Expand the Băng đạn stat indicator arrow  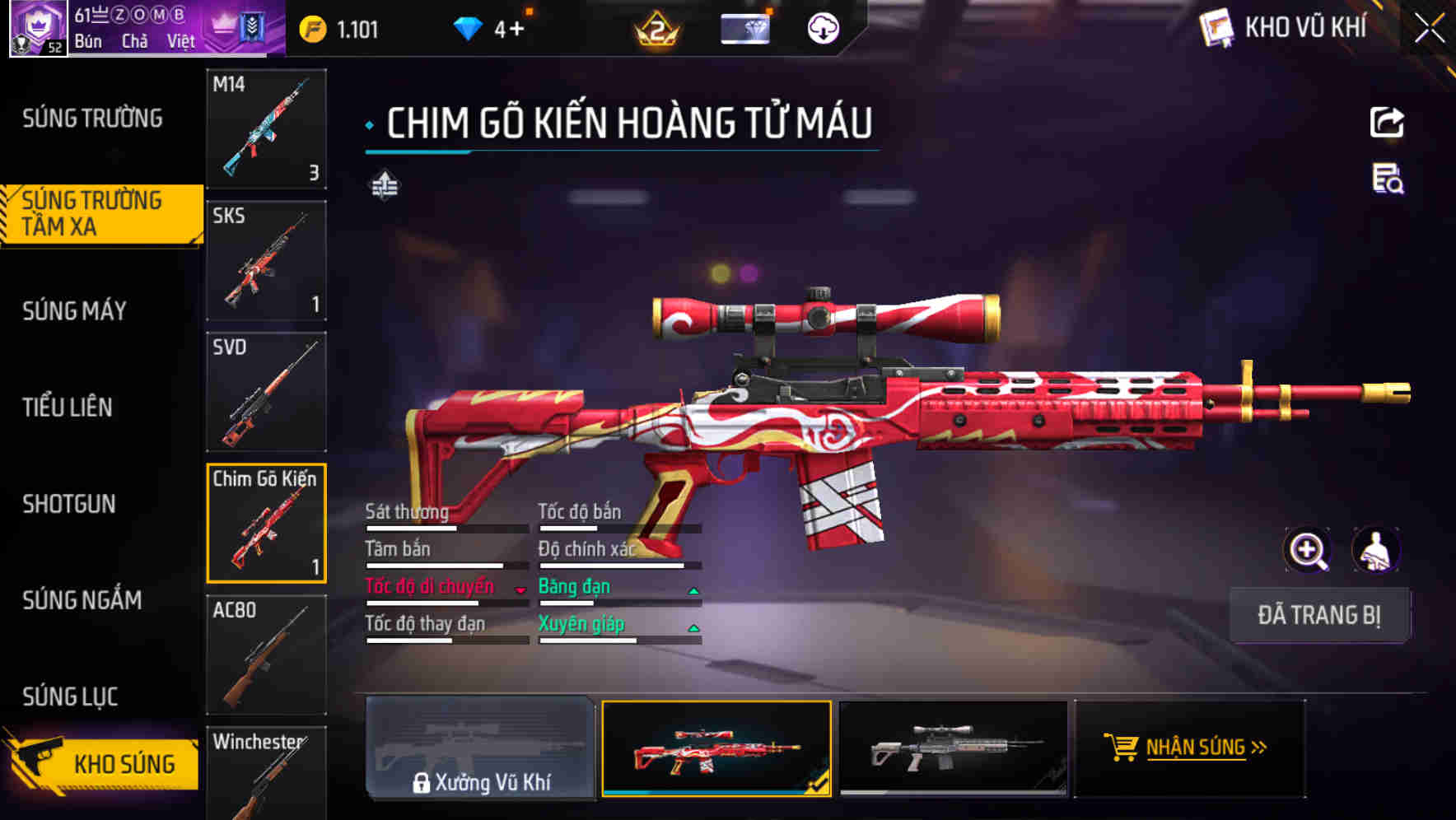[x=692, y=589]
